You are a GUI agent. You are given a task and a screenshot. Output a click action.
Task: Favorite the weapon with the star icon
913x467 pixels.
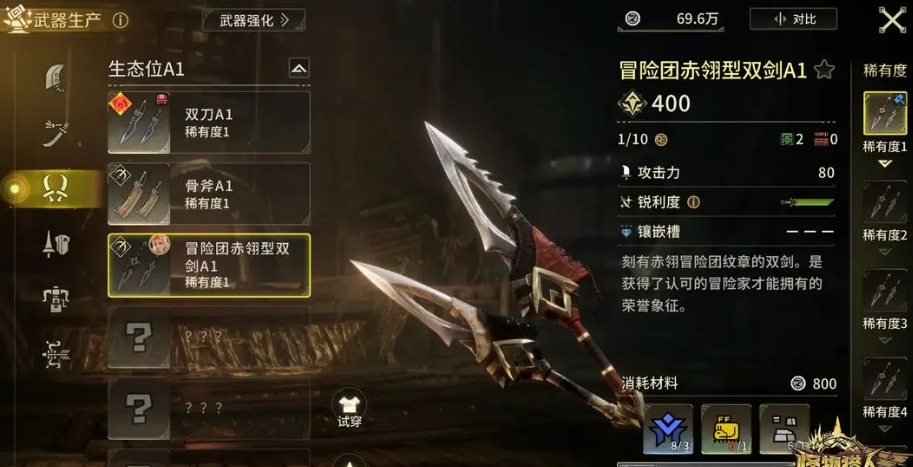pos(824,69)
